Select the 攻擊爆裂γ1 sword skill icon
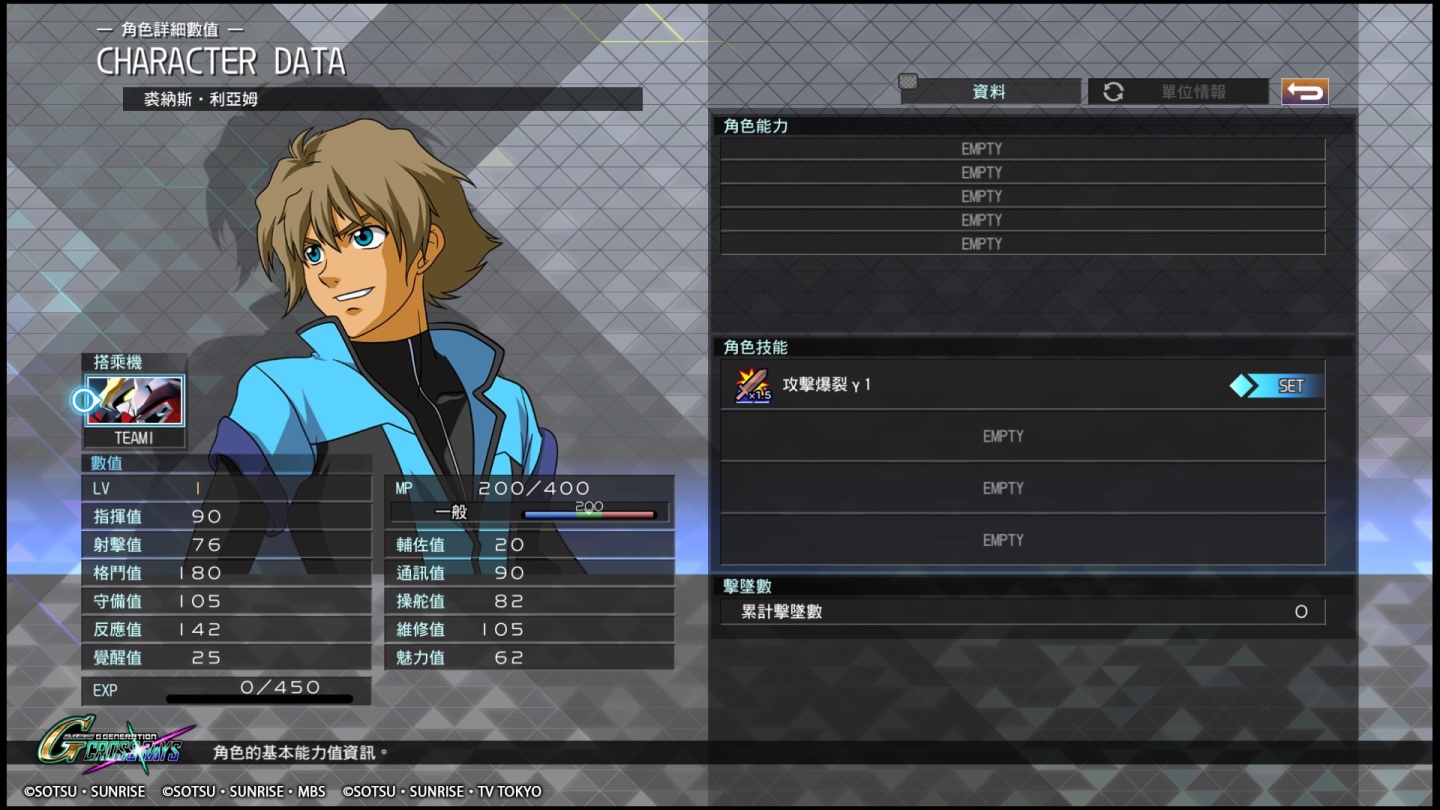Viewport: 1440px width, 810px height. 750,383
